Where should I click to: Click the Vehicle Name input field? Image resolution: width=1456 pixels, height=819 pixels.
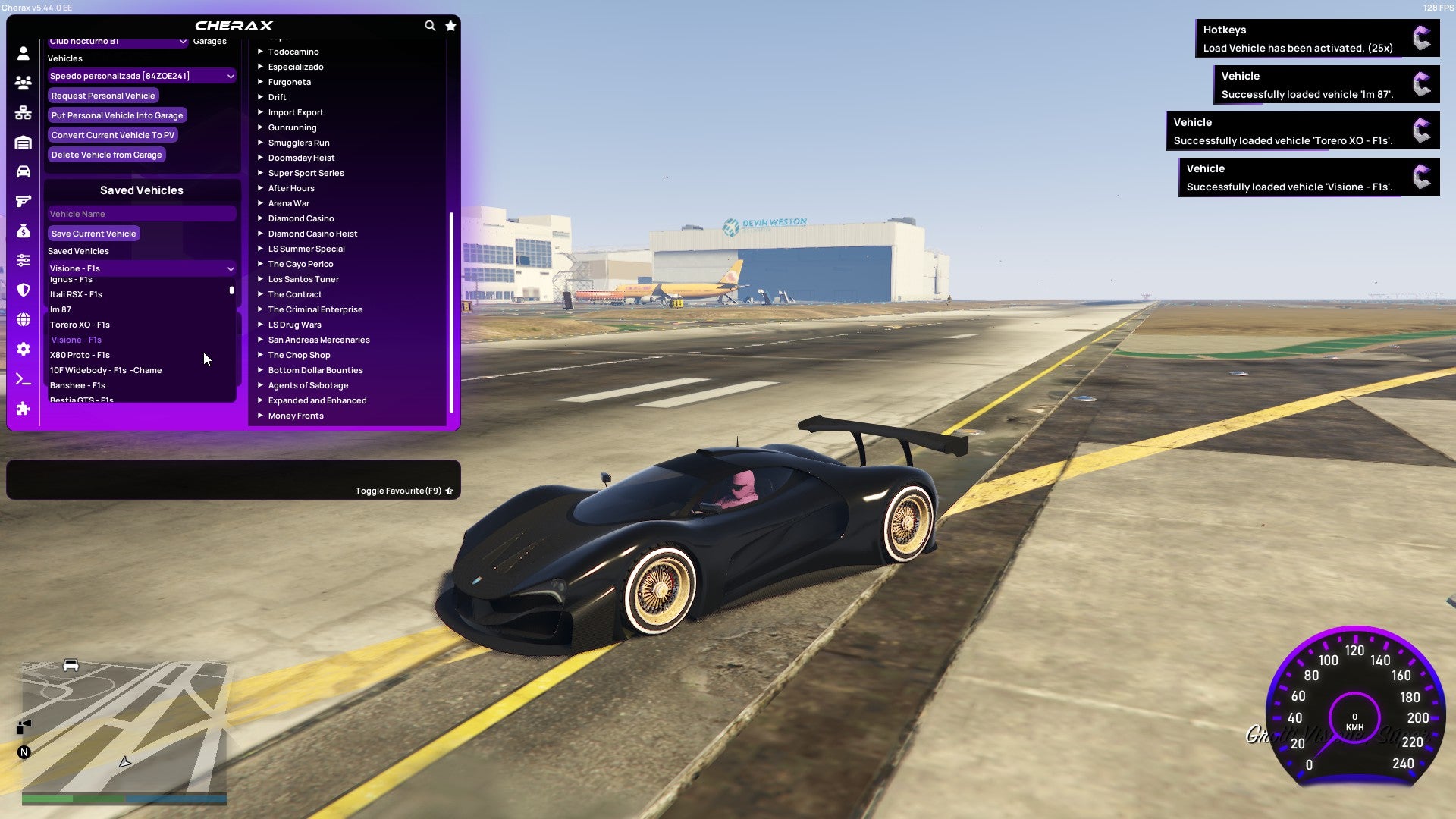pyautogui.click(x=141, y=214)
